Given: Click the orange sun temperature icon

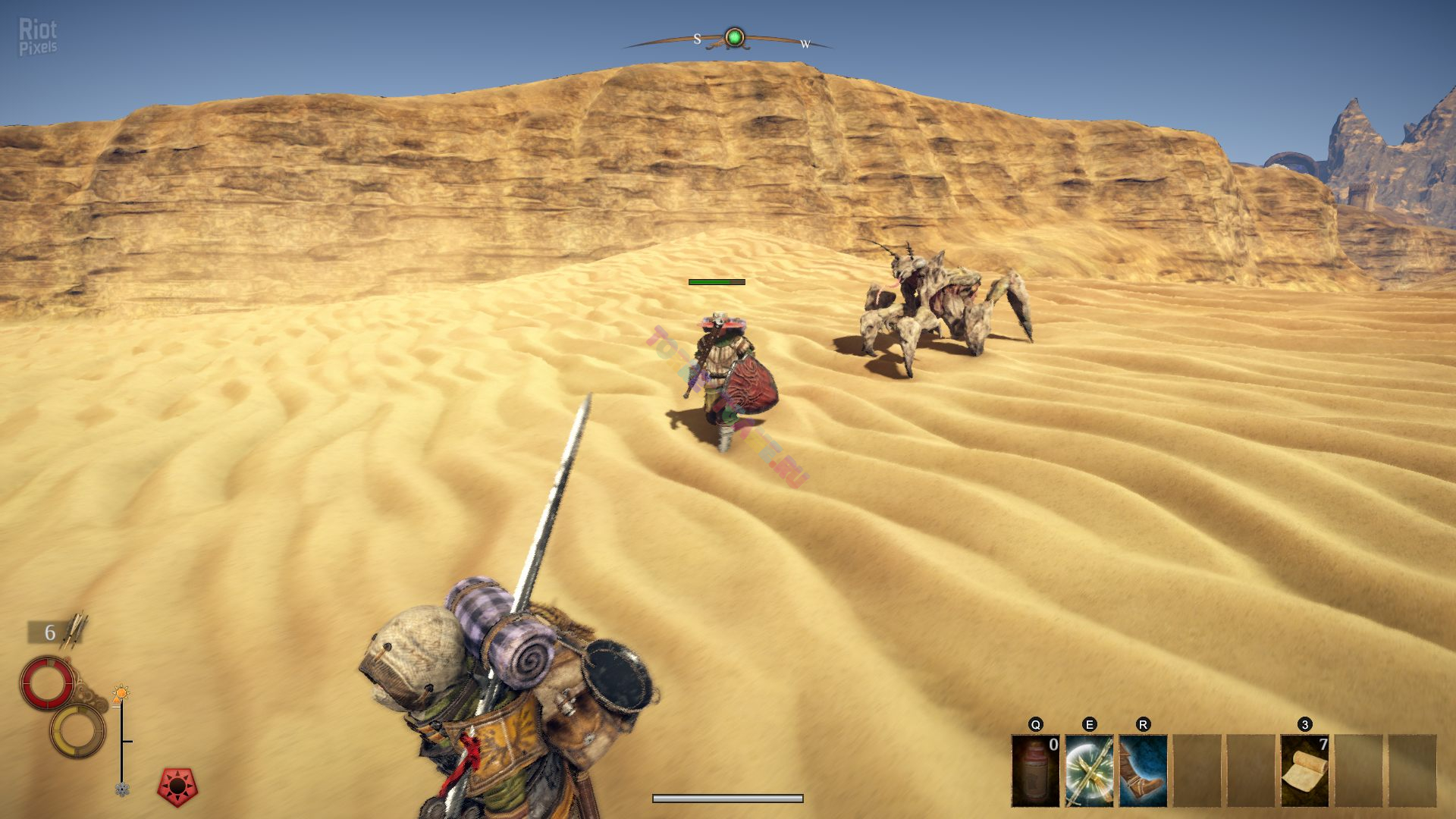Looking at the screenshot, I should 121,693.
